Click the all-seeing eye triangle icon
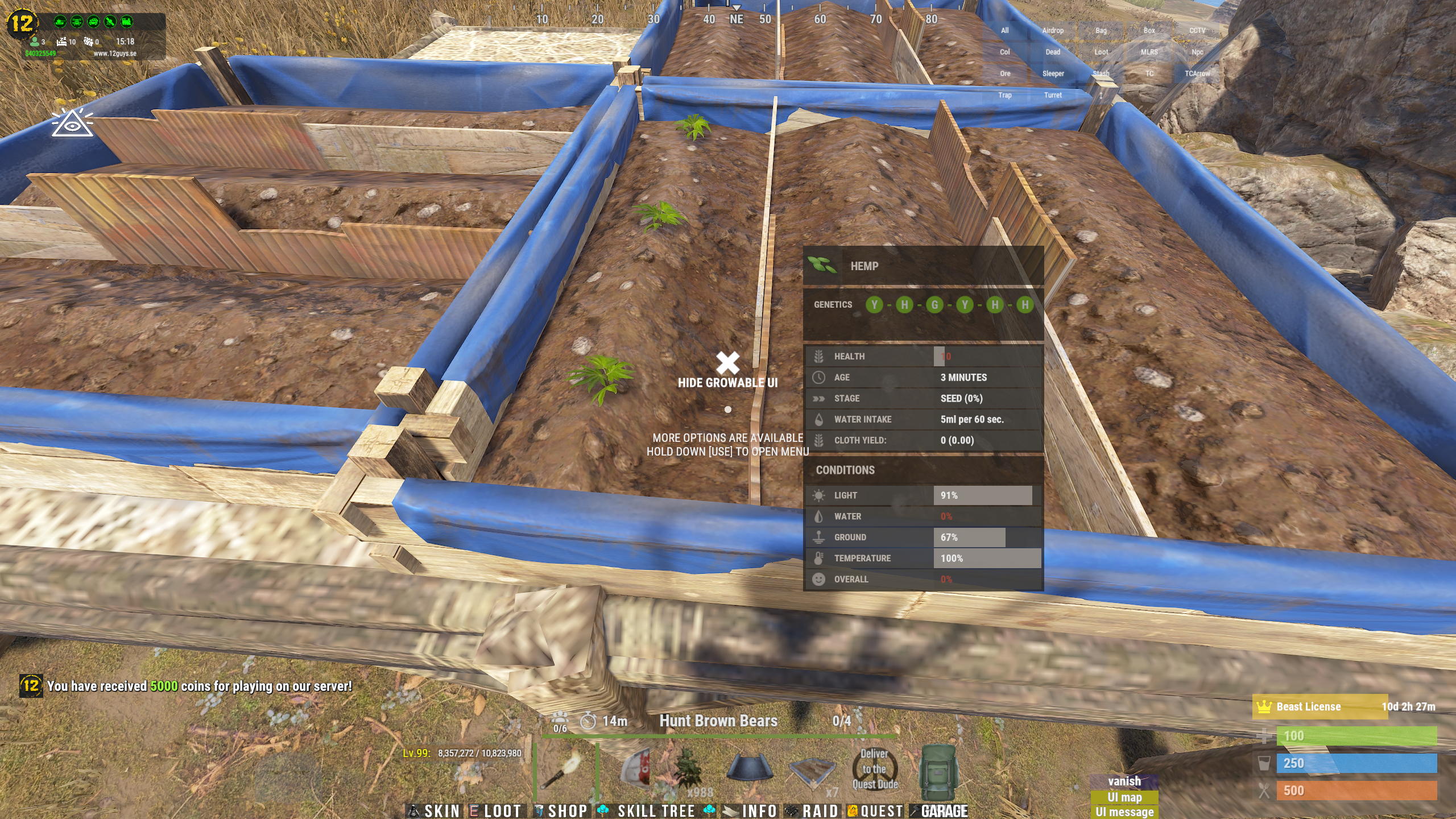Screen dimensions: 1456x819 click(72, 123)
